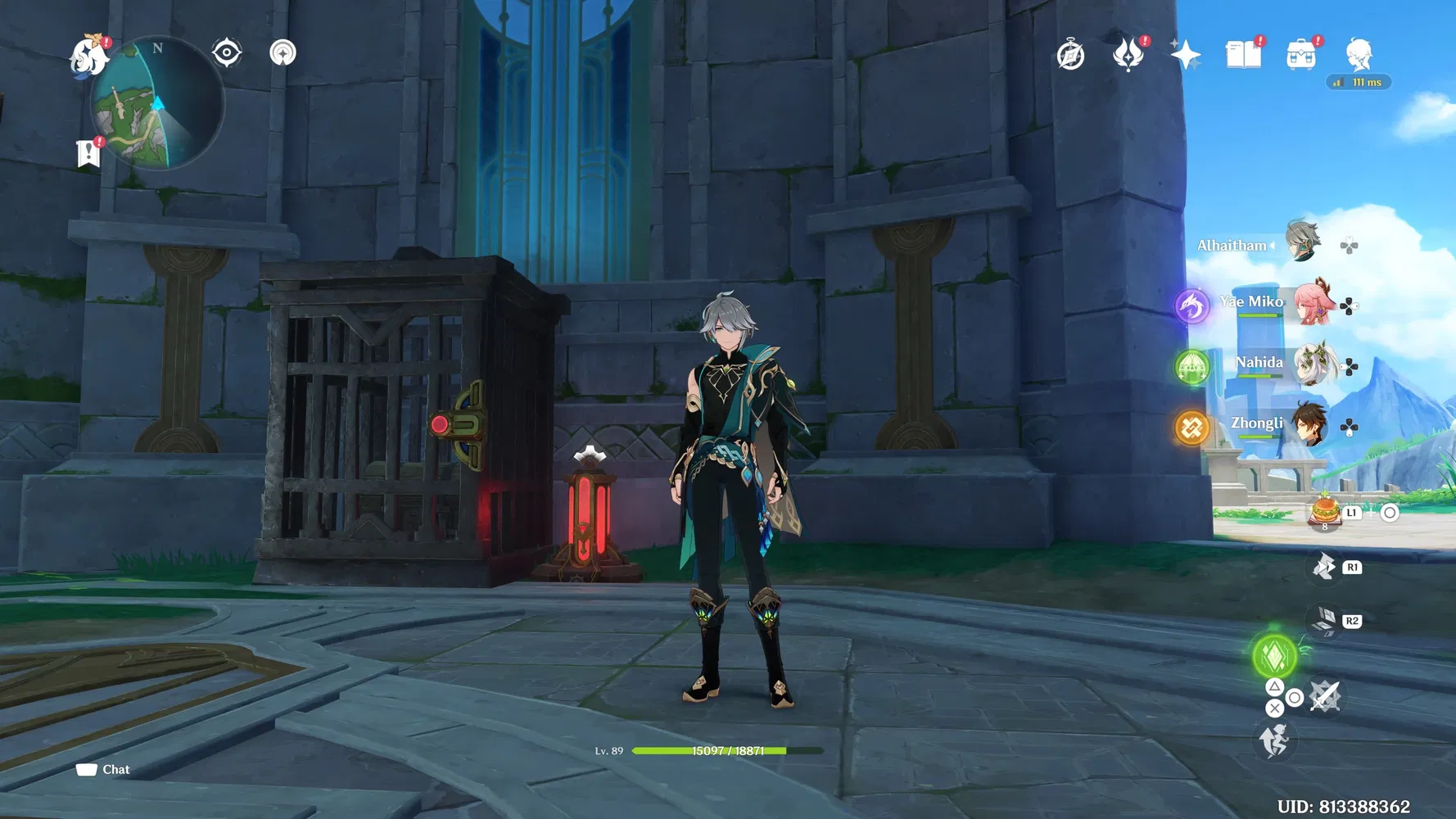This screenshot has width=1456, height=819.
Task: Open the Inventory backpack icon
Action: coord(1300,53)
